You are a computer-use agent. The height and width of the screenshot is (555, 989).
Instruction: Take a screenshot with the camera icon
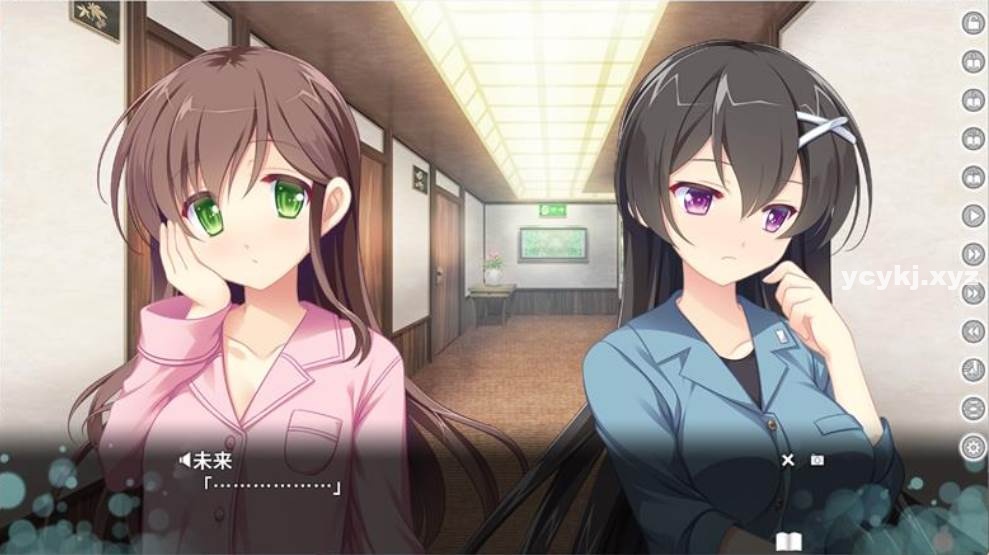pos(817,460)
